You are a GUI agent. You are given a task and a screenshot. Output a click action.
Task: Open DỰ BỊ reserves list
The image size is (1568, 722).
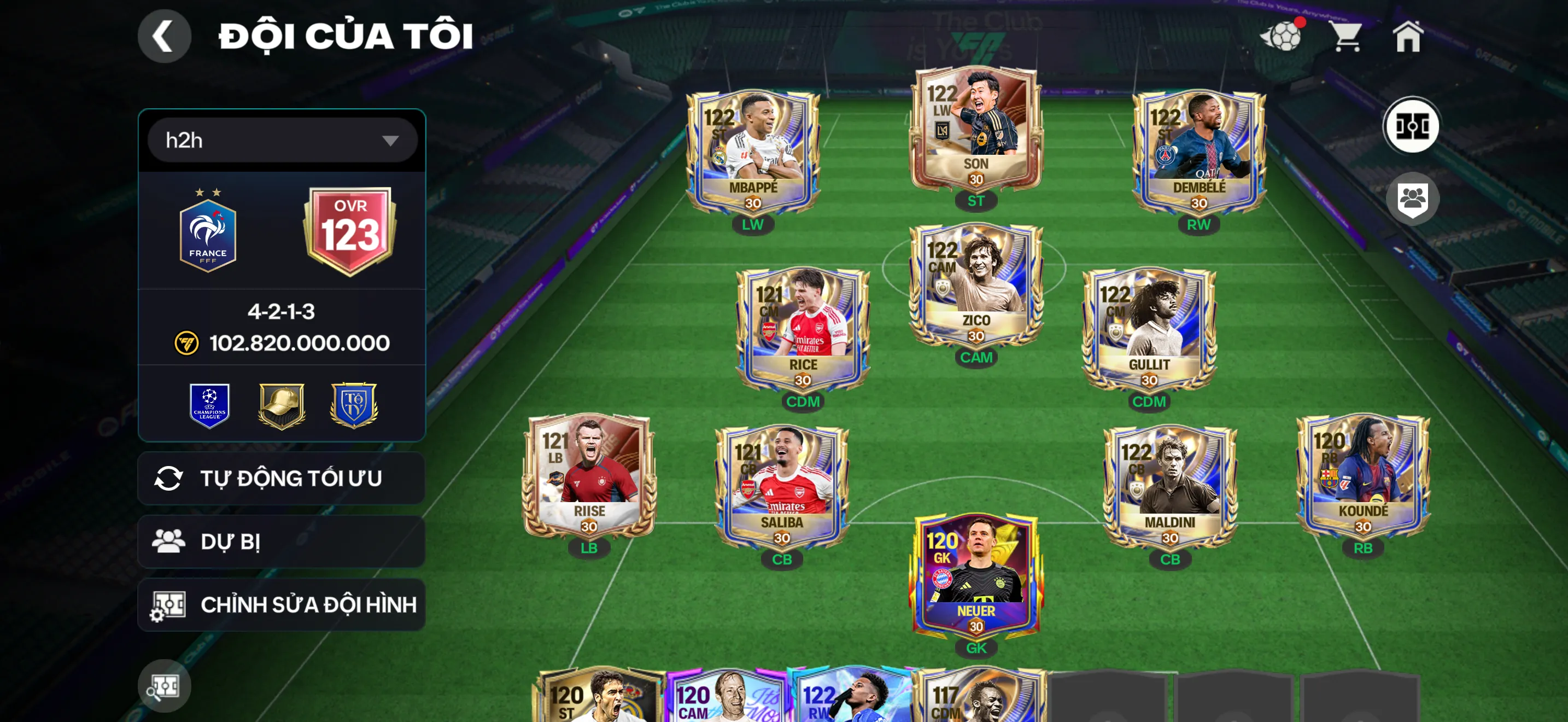pyautogui.click(x=280, y=541)
